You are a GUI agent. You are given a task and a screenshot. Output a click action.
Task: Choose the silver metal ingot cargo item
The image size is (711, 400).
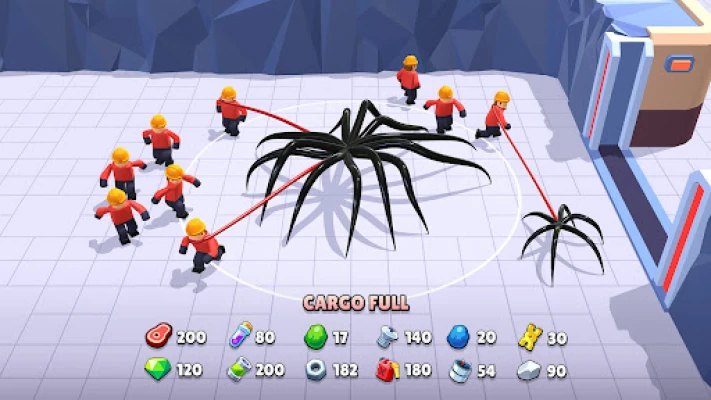(529, 370)
